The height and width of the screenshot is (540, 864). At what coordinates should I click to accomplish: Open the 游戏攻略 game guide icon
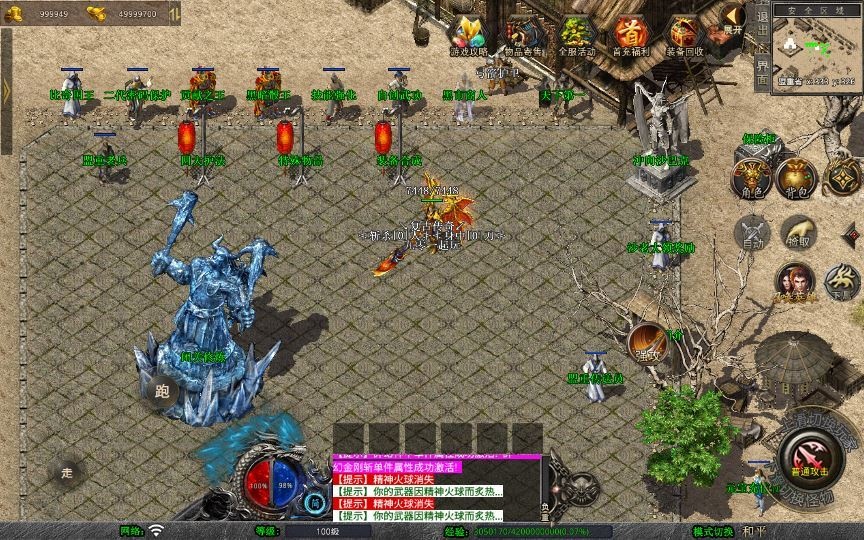pos(469,34)
